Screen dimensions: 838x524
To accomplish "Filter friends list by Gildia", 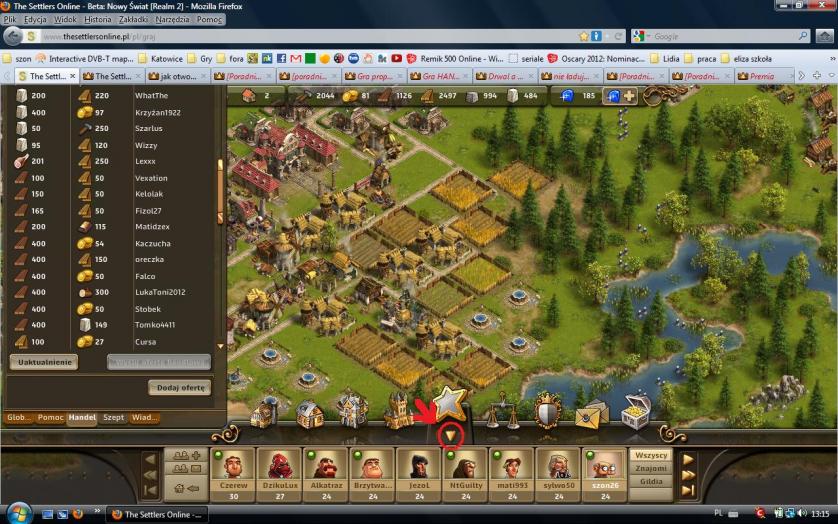I will pos(651,481).
